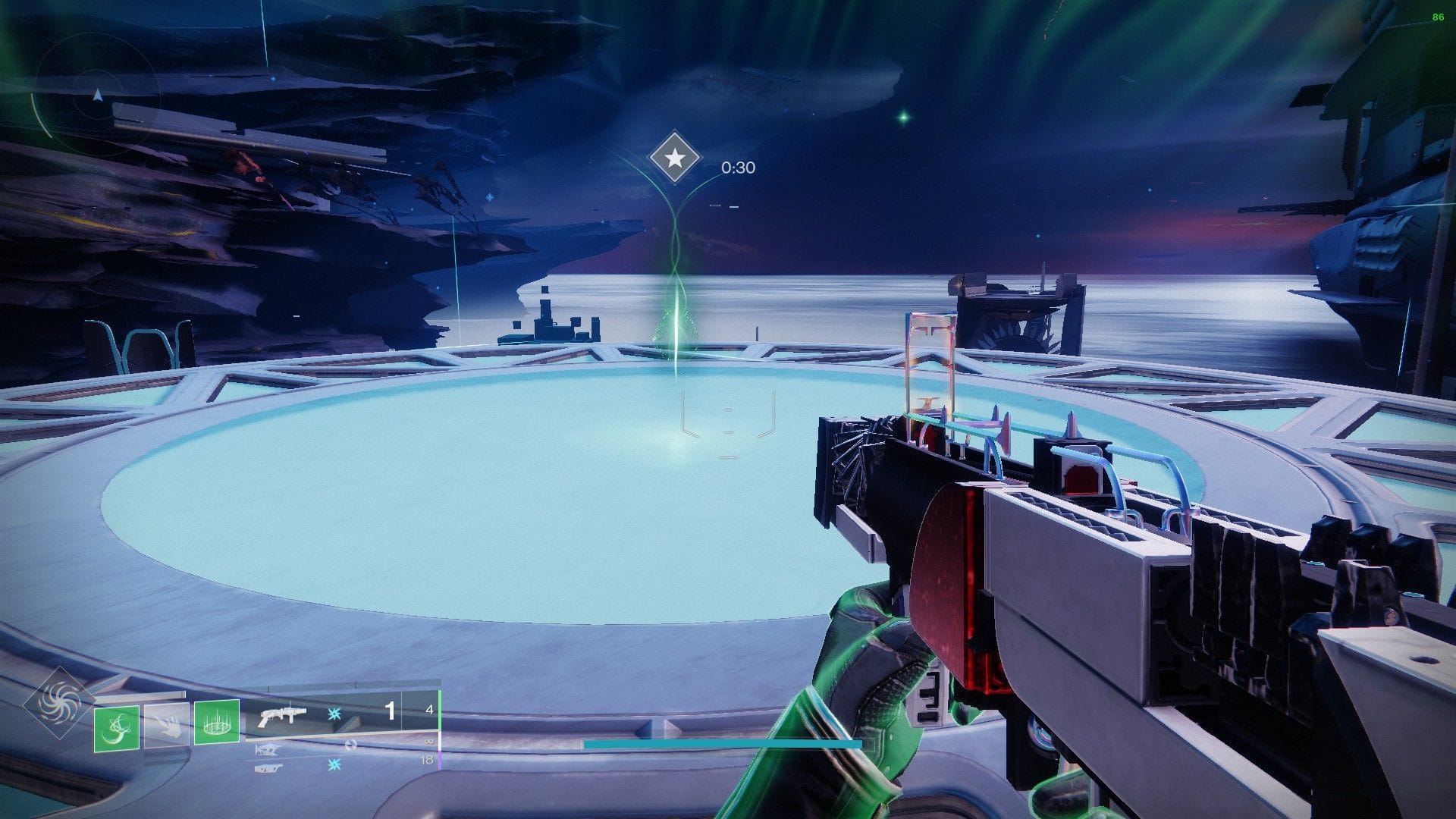
Task: Expand the buff counter showing 18
Action: (427, 758)
